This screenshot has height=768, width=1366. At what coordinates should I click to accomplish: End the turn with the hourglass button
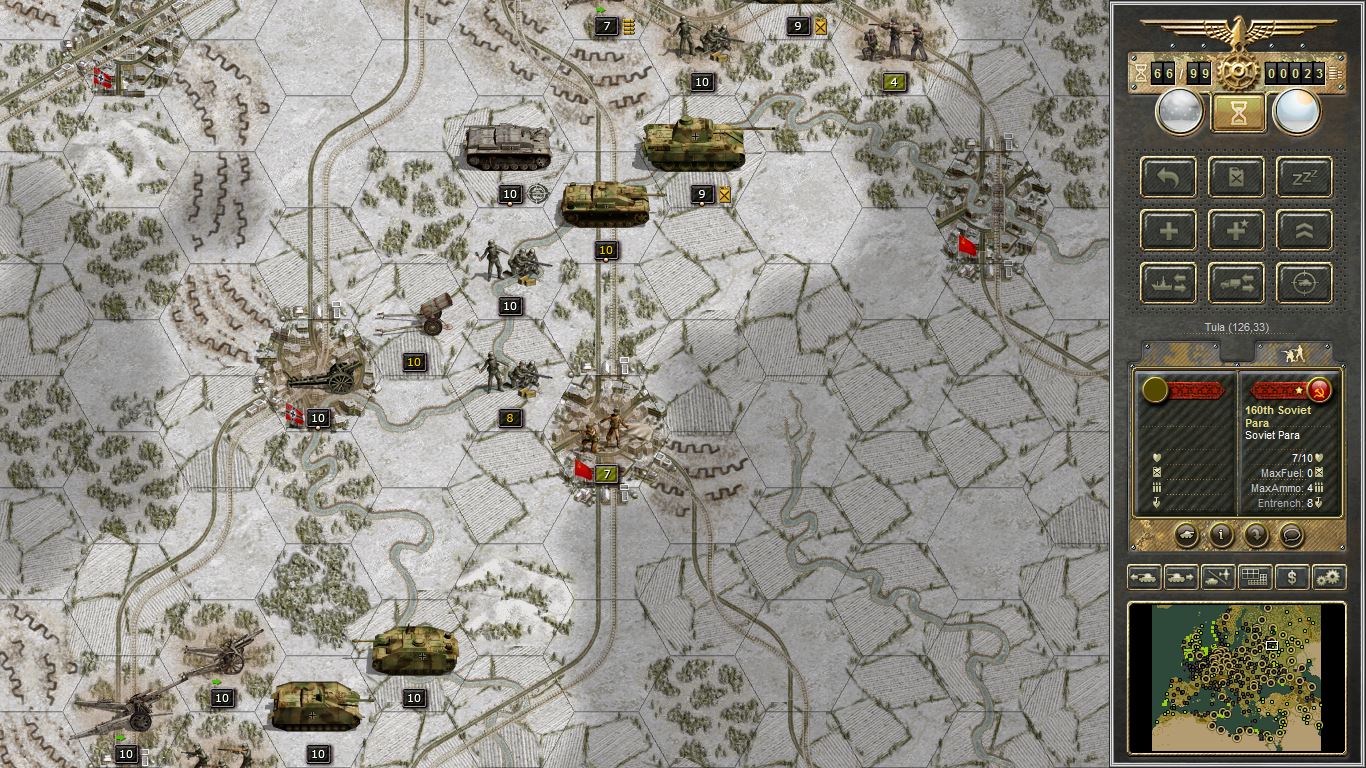point(1237,111)
